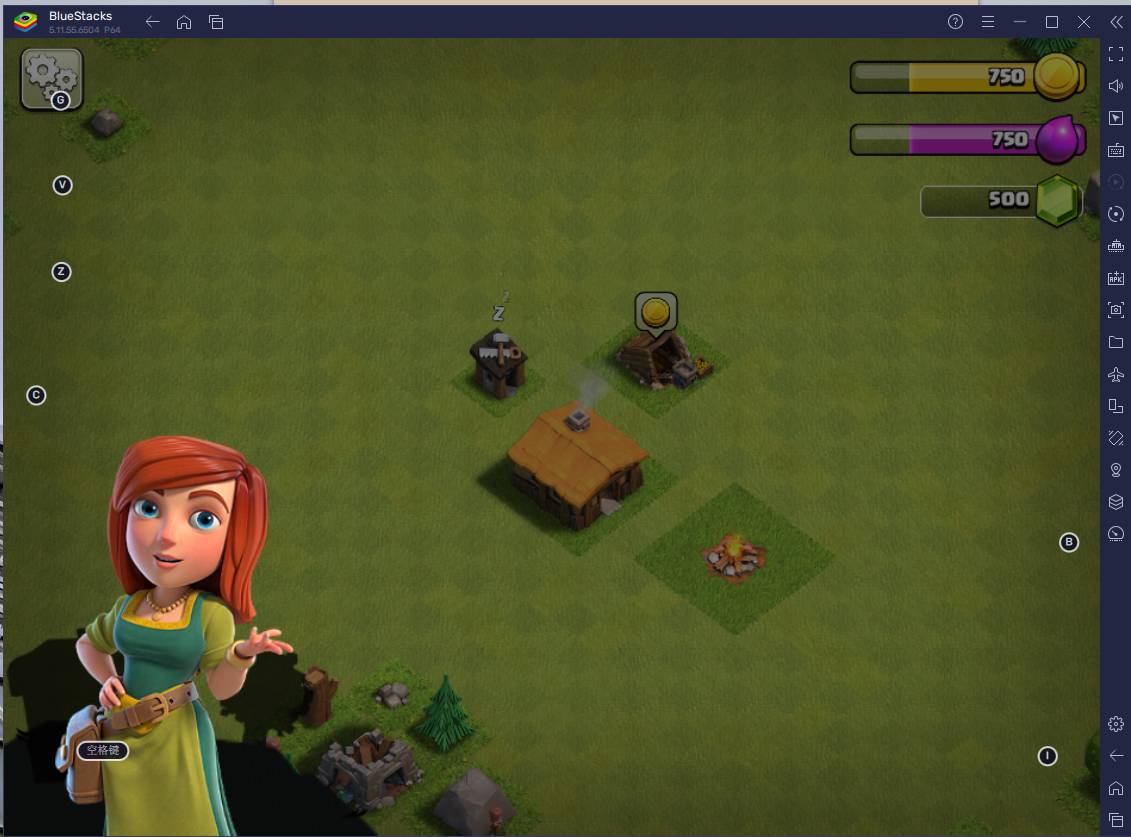Open the gear settings button
Screen dimensions: 1131x837
click(51, 77)
